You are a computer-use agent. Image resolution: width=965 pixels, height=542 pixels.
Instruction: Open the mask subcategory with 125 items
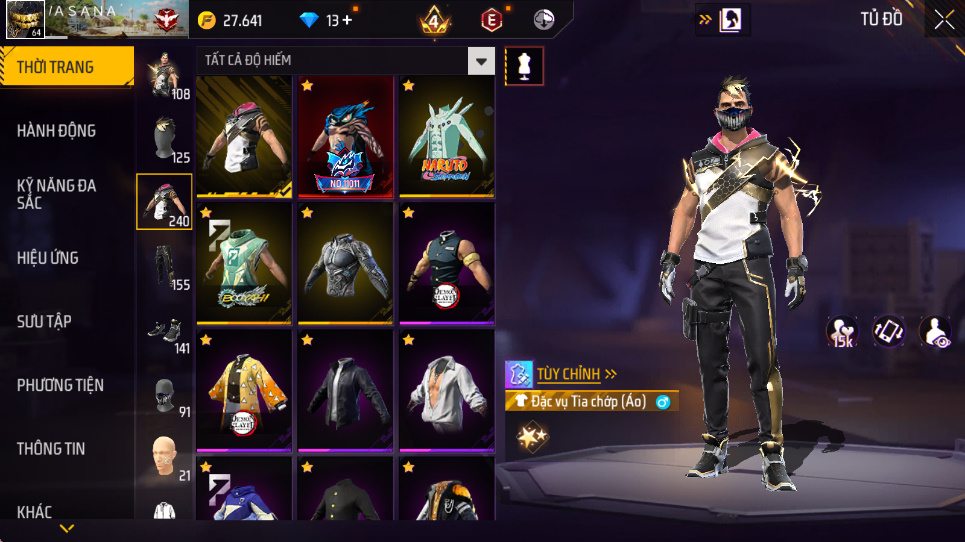point(164,138)
